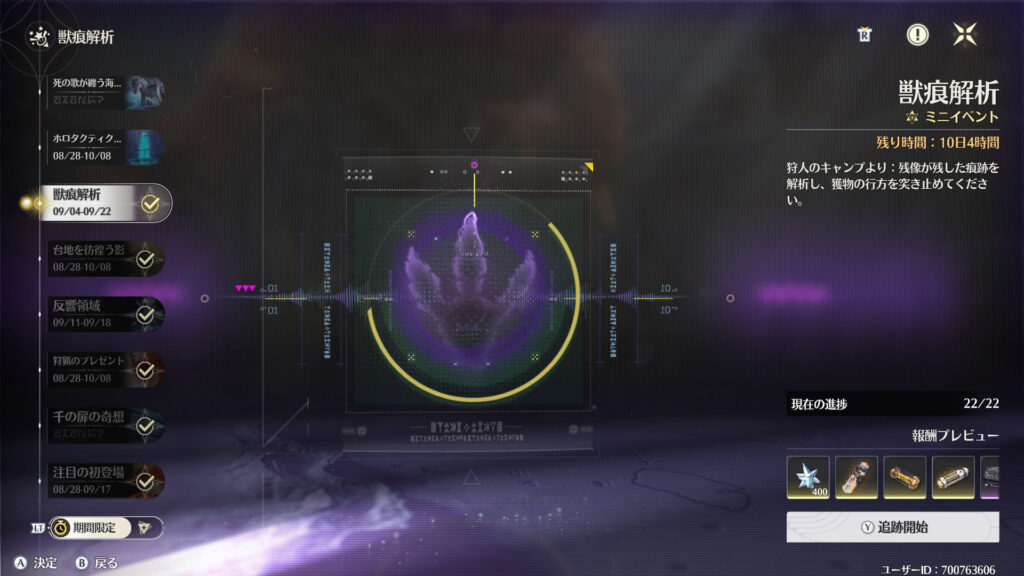1024x576 pixels.
Task: View the star crystal 400 reward
Action: (x=808, y=478)
